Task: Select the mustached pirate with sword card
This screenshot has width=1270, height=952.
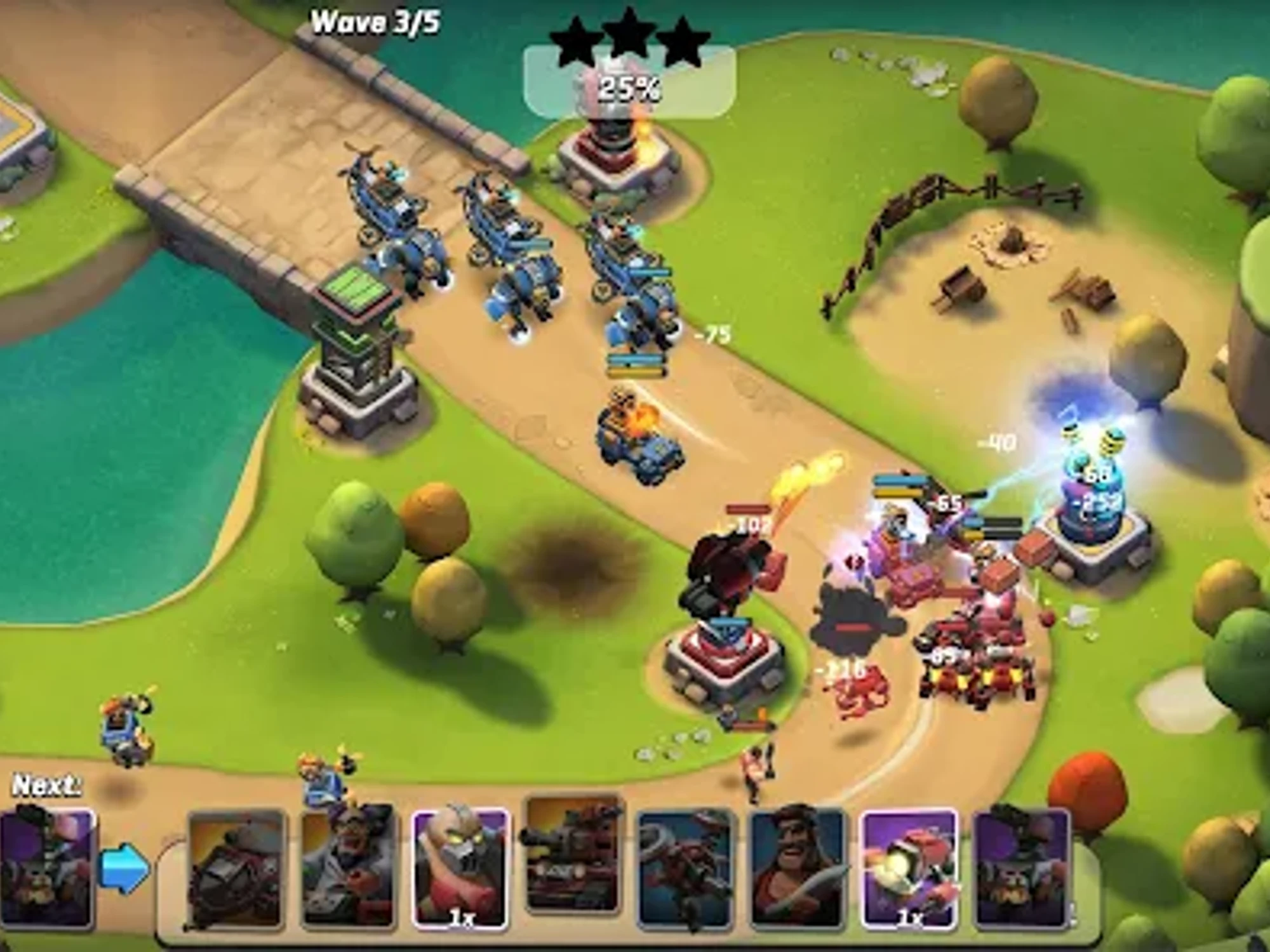Action: click(x=797, y=868)
